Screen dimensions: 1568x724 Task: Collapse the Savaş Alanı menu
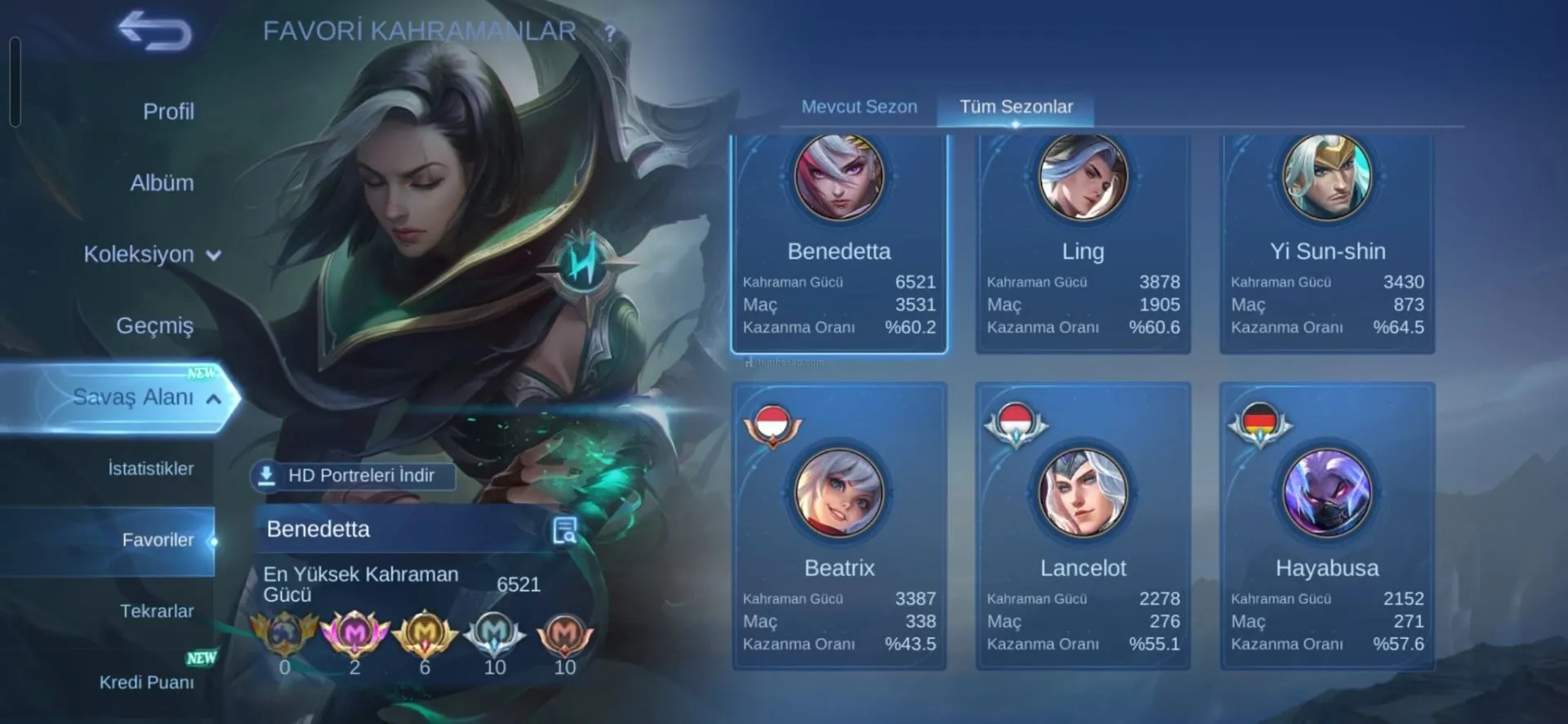coord(145,397)
